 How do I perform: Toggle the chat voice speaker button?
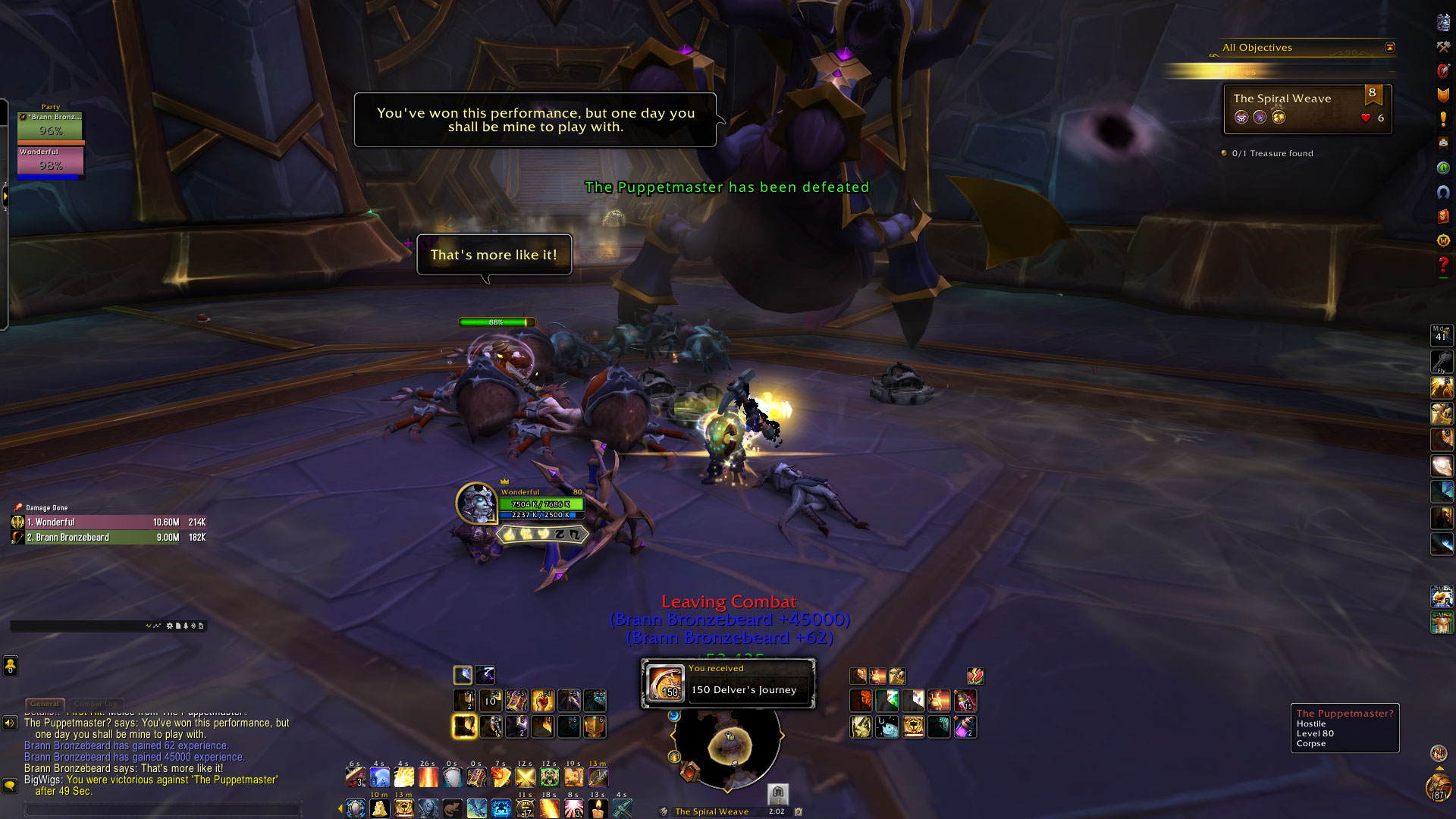point(10,723)
